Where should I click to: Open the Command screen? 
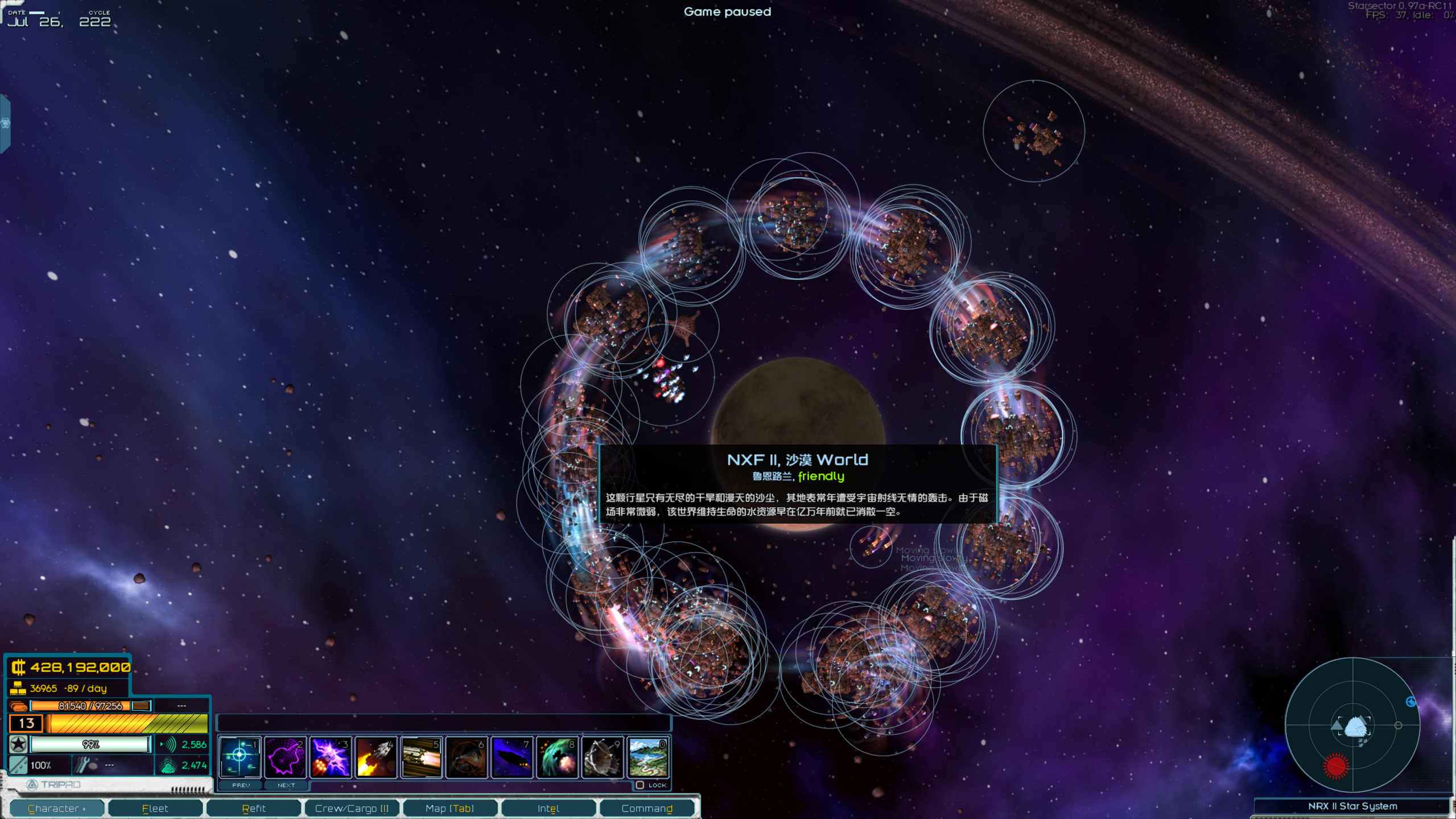pos(647,808)
